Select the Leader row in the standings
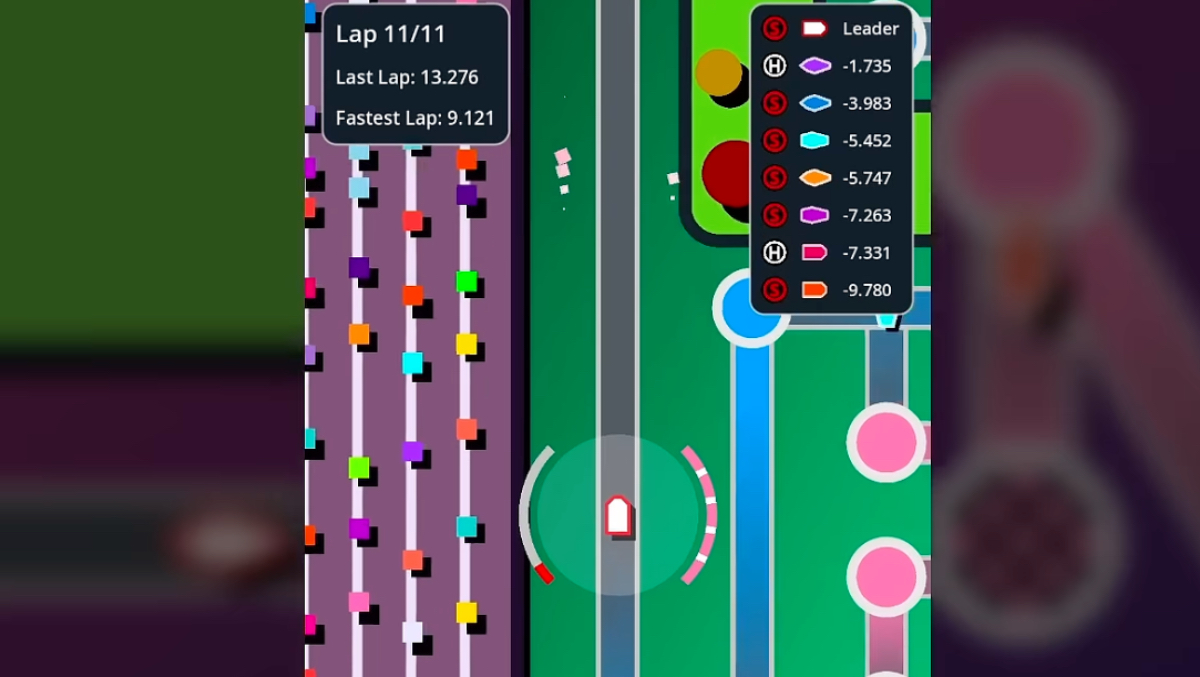The width and height of the screenshot is (1200, 677). (831, 29)
